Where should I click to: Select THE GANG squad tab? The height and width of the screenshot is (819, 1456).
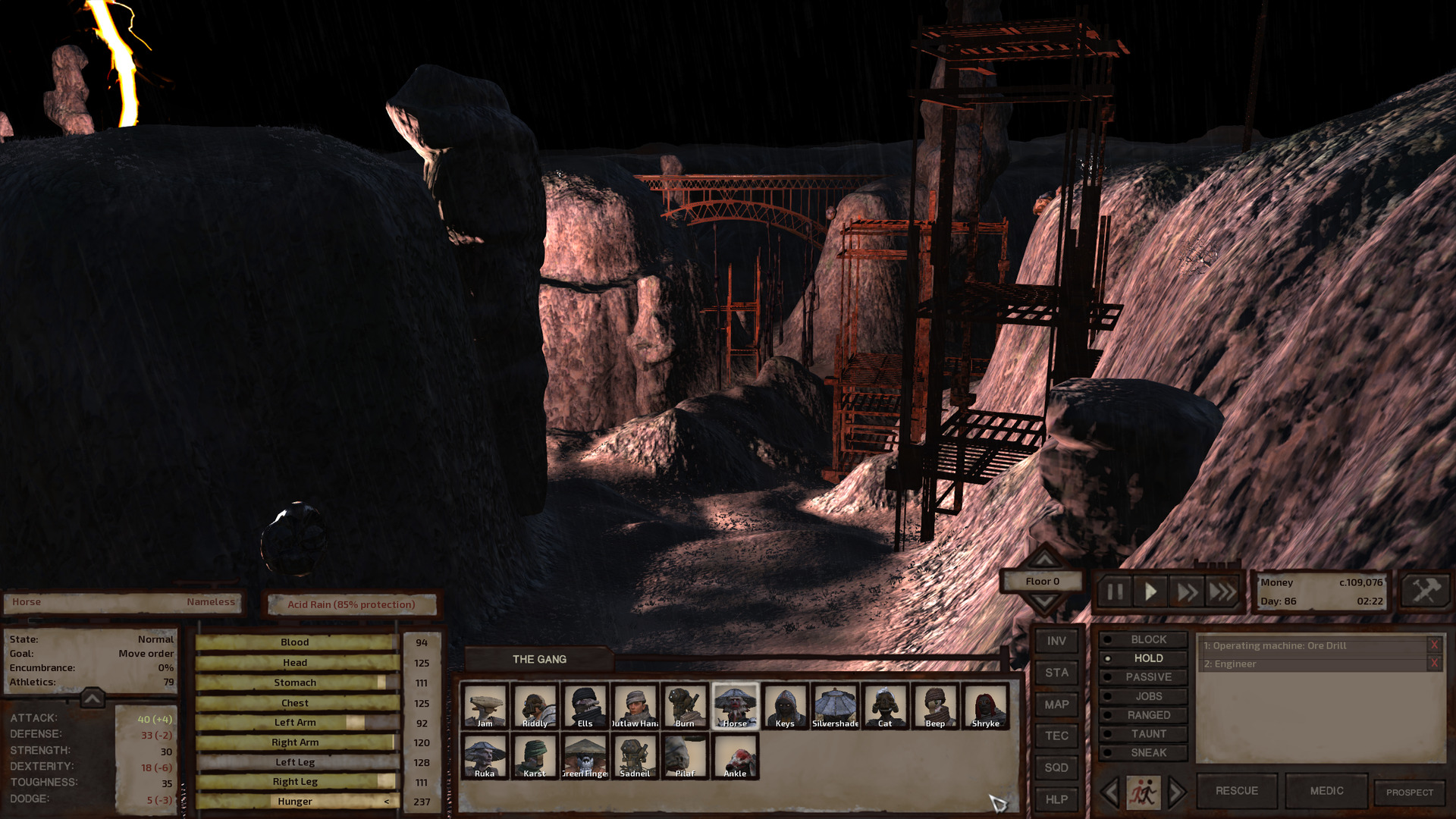coord(540,659)
